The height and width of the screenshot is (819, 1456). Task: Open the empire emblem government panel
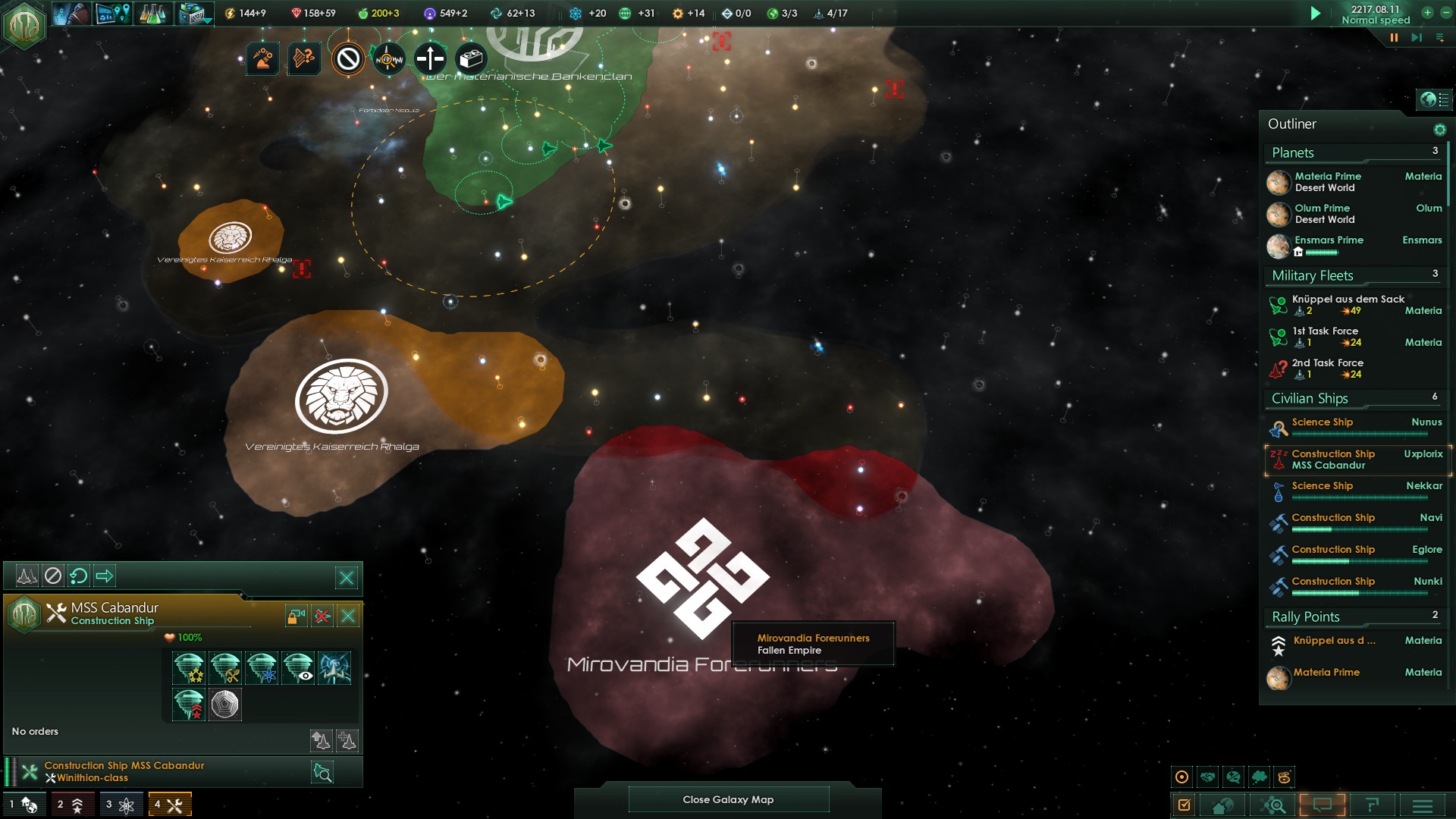click(24, 25)
